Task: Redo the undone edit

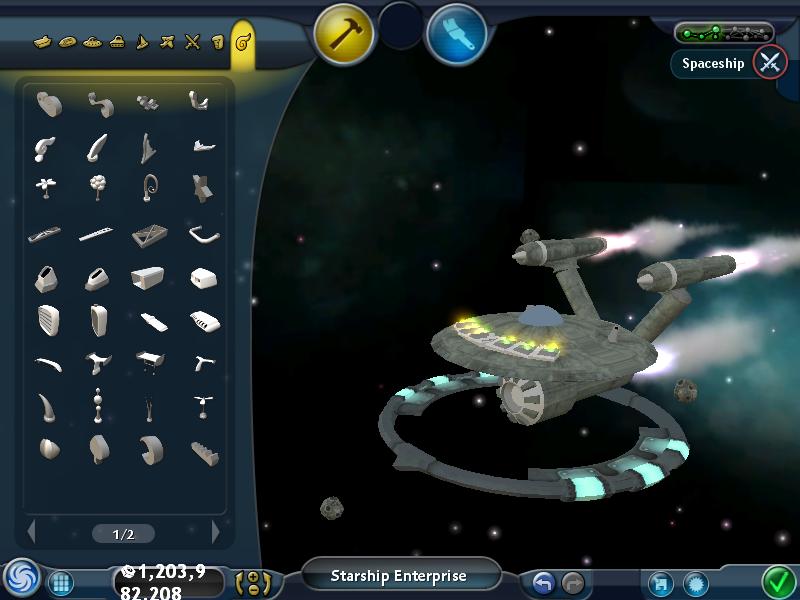Action: pos(572,582)
